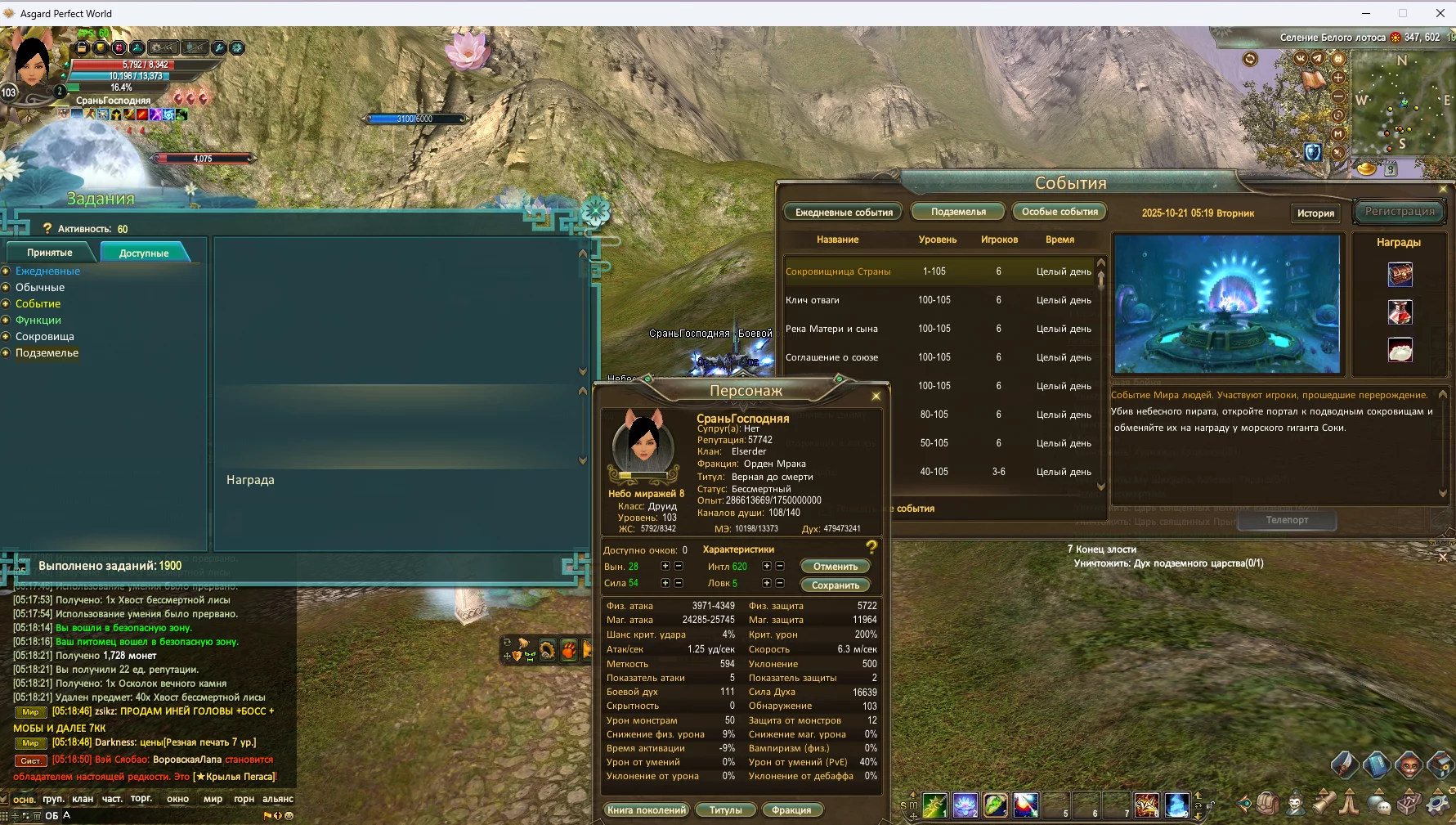Open the Книга поколений

(x=646, y=810)
